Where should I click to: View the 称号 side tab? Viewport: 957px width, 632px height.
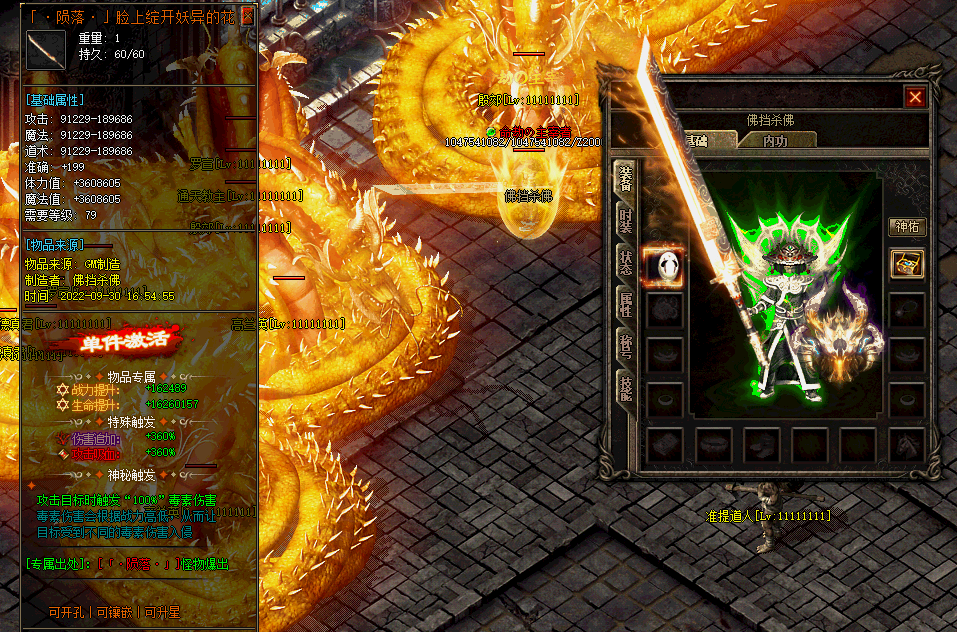(626, 350)
